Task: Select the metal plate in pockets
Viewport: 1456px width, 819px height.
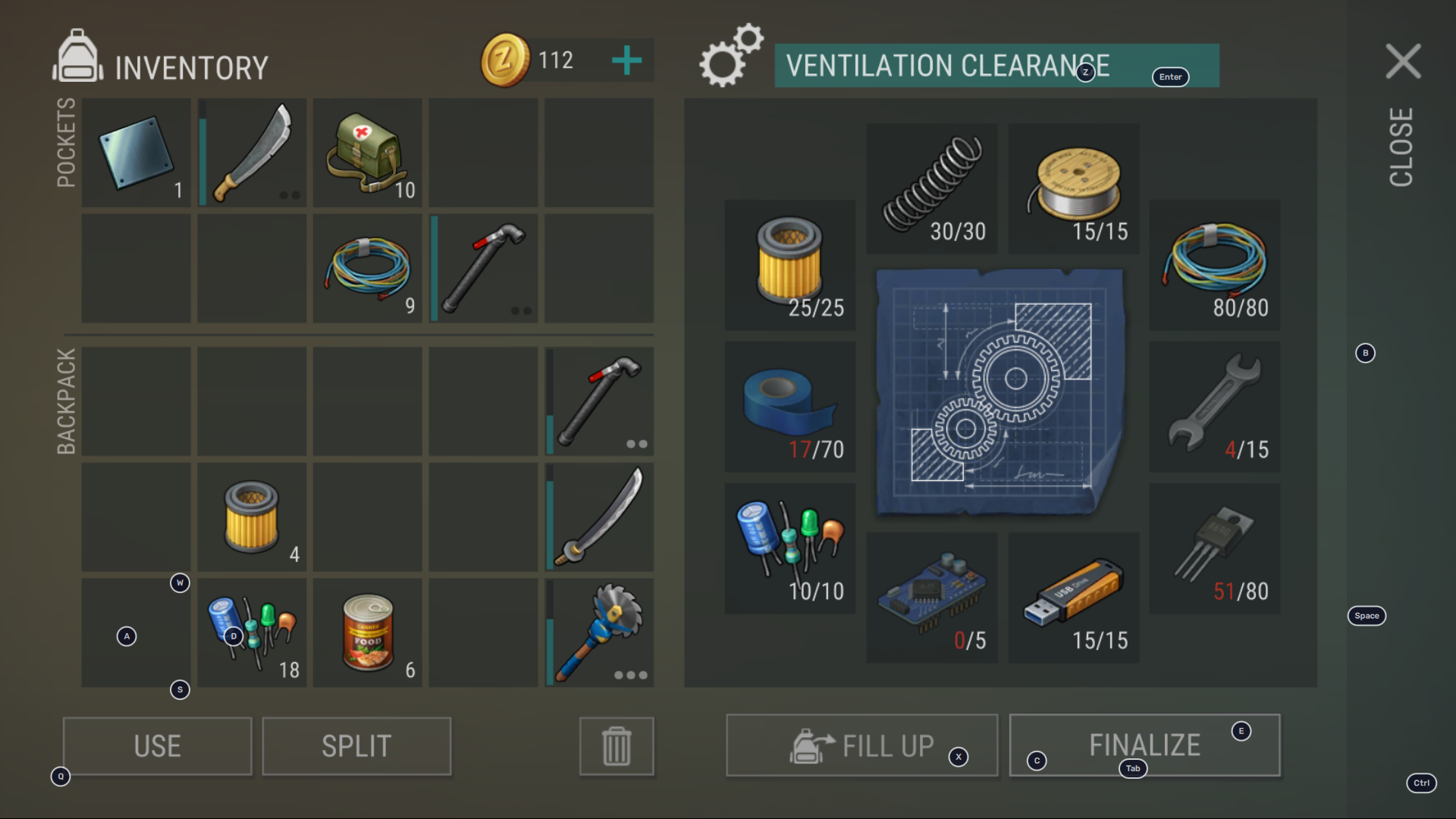Action: (136, 152)
